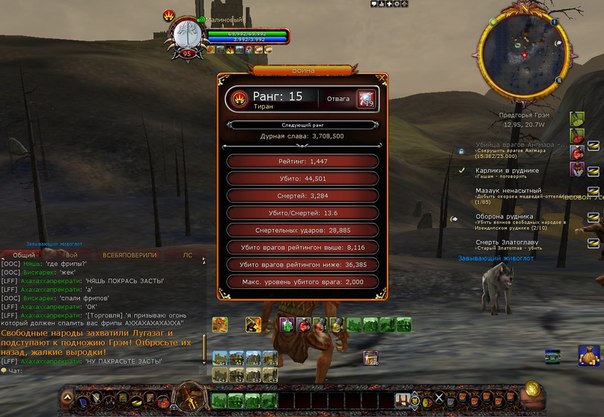Click the Убито/Смертей ratio row
Viewport: 604px width, 417px height.
(x=303, y=212)
